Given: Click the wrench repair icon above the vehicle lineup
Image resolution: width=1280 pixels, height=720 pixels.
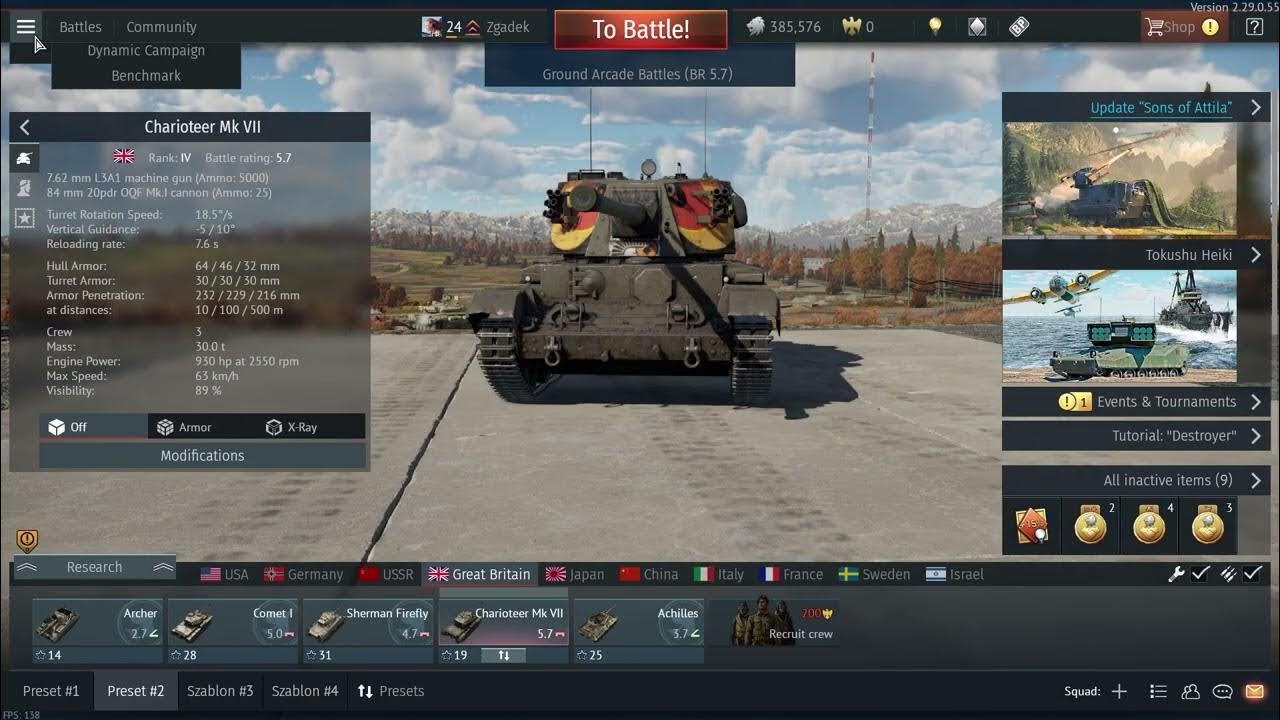Looking at the screenshot, I should pos(1174,575).
